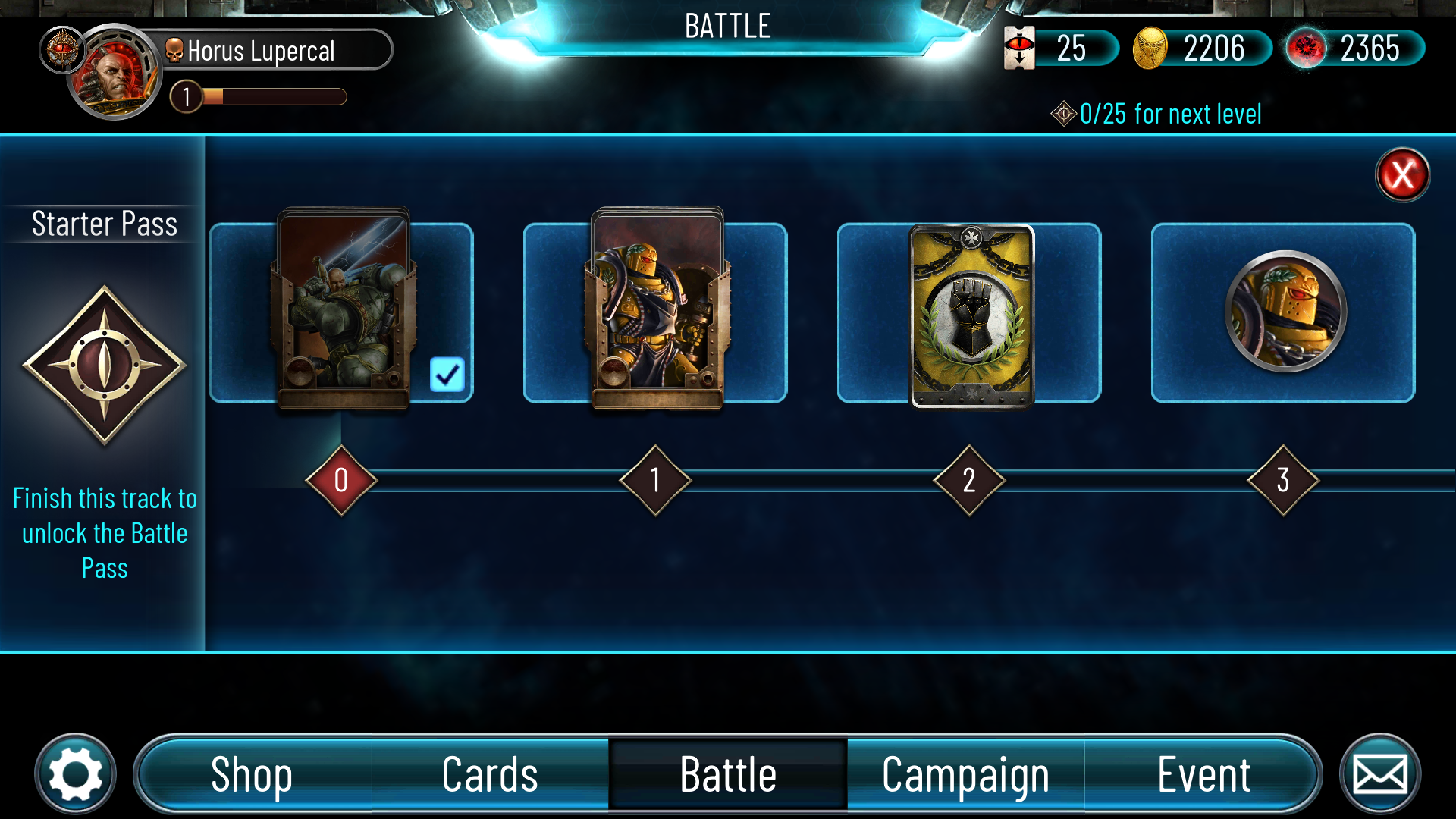Viewport: 1456px width, 819px height.
Task: Open the Cards tab
Action: [x=490, y=774]
